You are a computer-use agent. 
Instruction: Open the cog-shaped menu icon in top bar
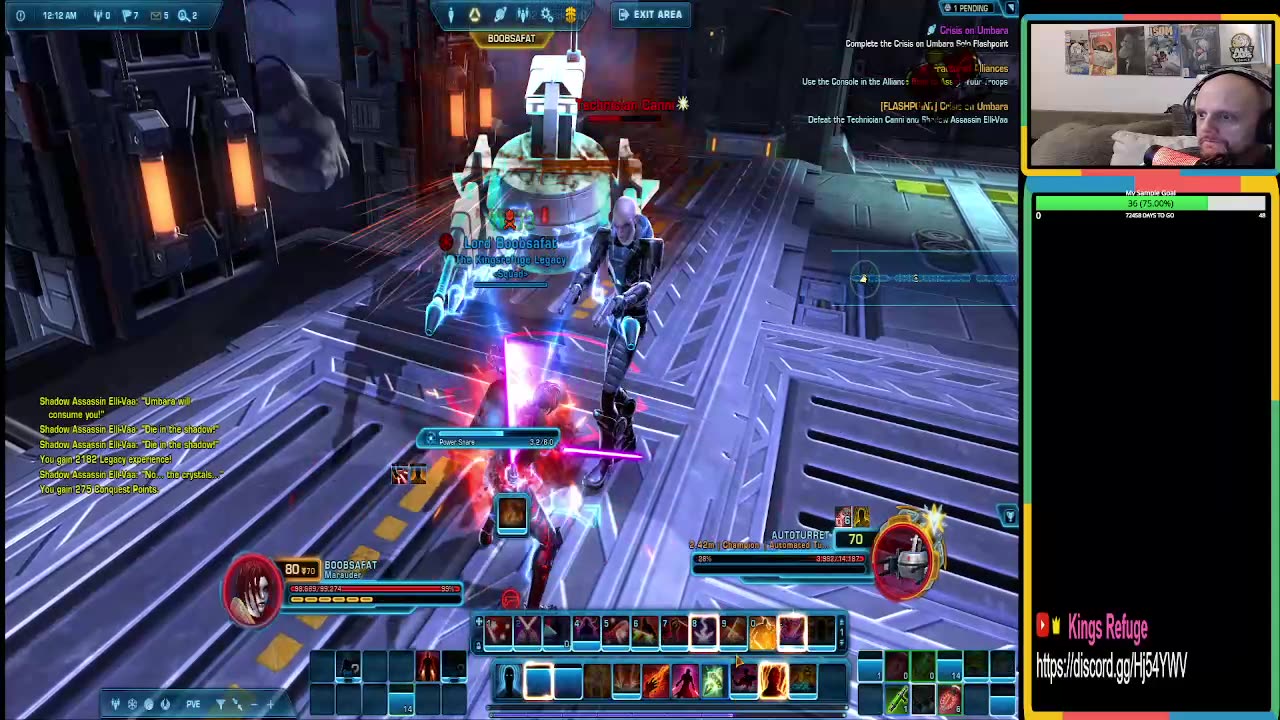coord(547,14)
